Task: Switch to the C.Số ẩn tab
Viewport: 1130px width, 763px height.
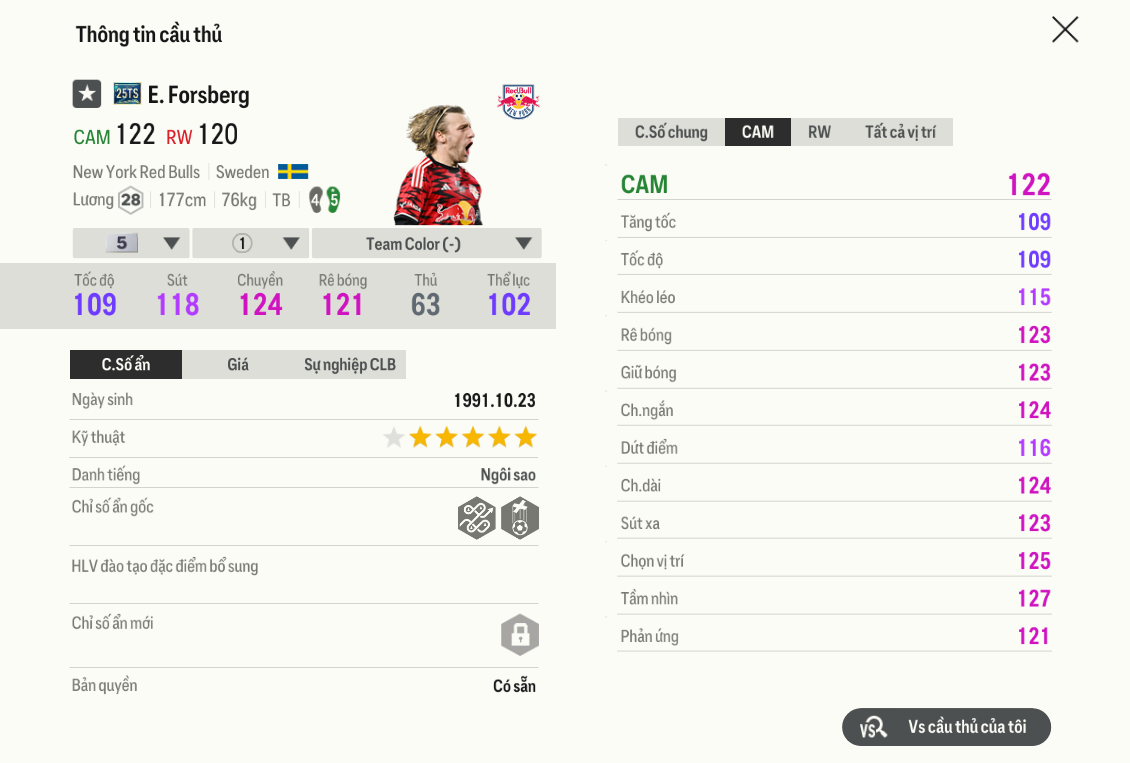Action: click(x=126, y=364)
